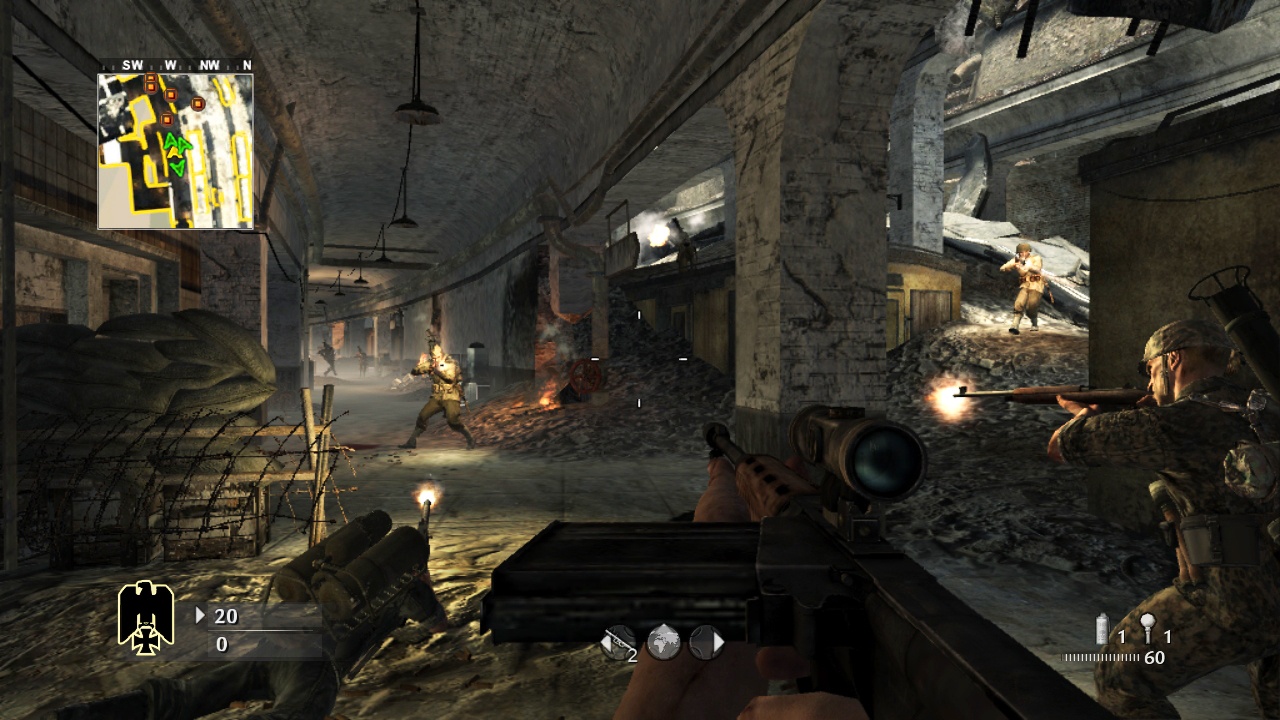The width and height of the screenshot is (1280, 720).
Task: Select the compass heading strip above the minimap
Action: coord(176,65)
